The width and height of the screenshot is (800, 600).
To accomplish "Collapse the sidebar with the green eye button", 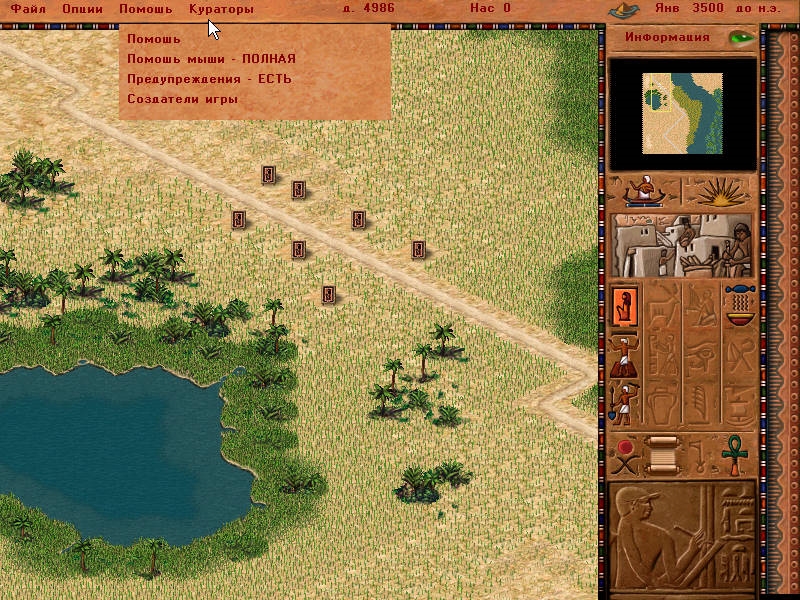I will click(x=741, y=38).
